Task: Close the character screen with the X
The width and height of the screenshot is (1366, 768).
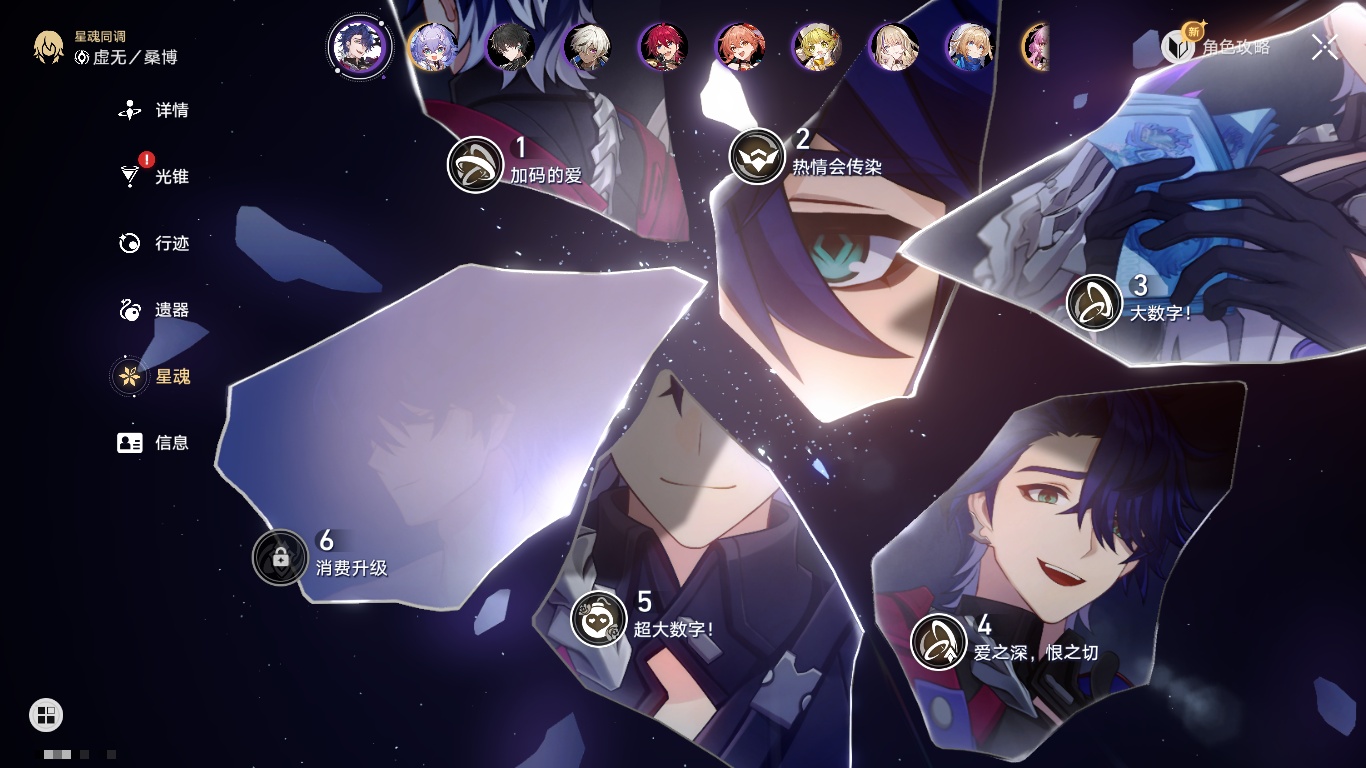Action: [1324, 47]
